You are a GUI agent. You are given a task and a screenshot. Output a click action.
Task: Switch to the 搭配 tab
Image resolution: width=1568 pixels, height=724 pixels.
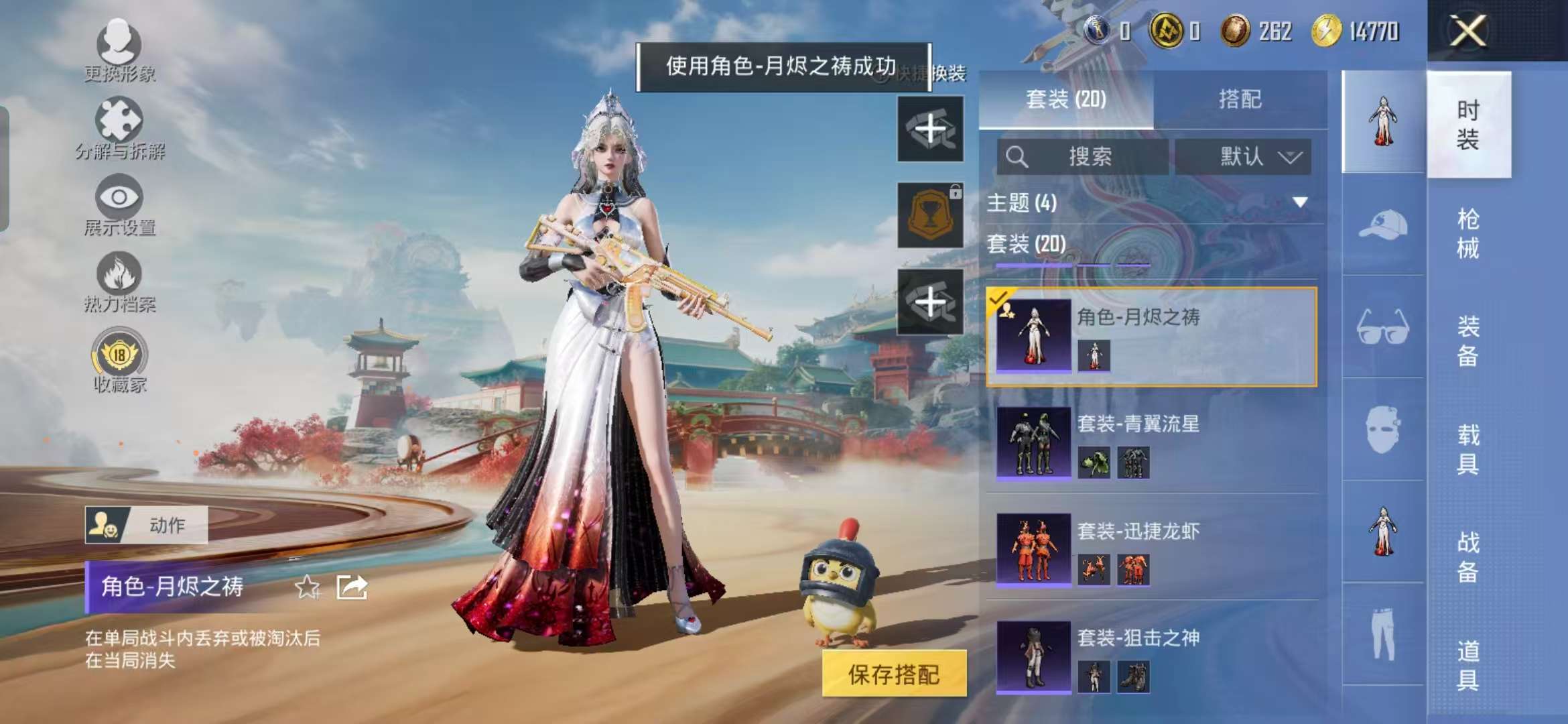pyautogui.click(x=1243, y=100)
